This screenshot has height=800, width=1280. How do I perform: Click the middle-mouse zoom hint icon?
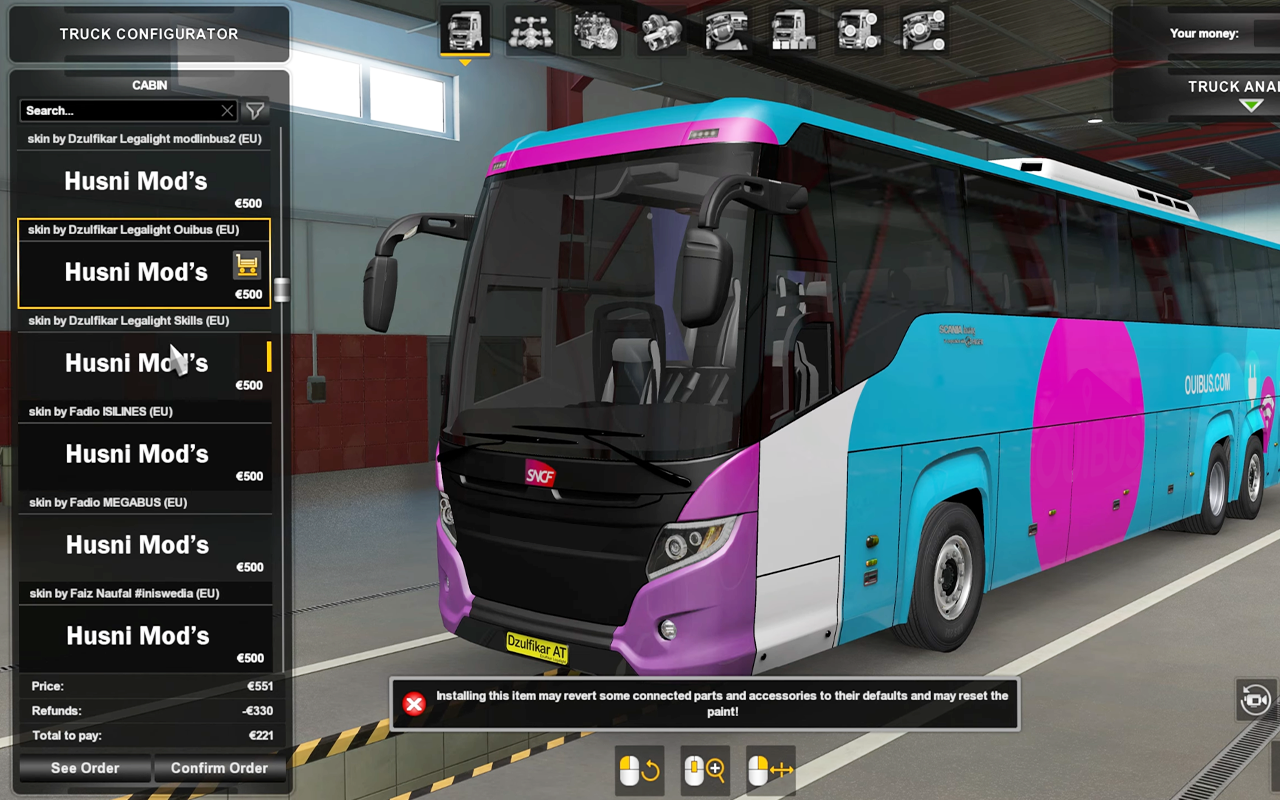[704, 770]
